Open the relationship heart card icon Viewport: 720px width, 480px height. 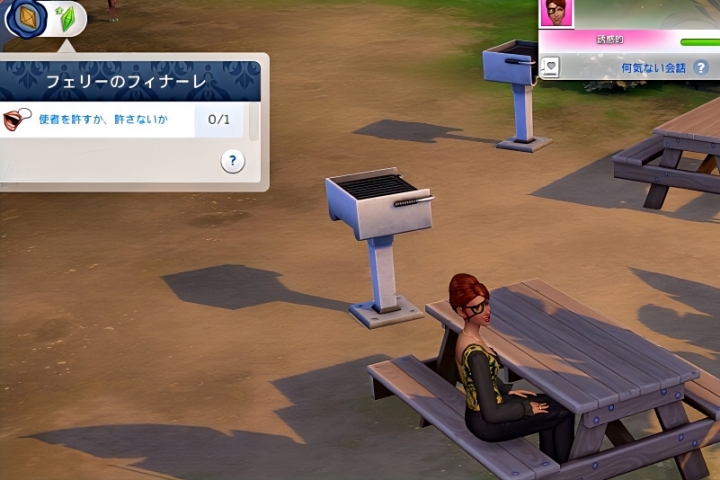[x=549, y=67]
